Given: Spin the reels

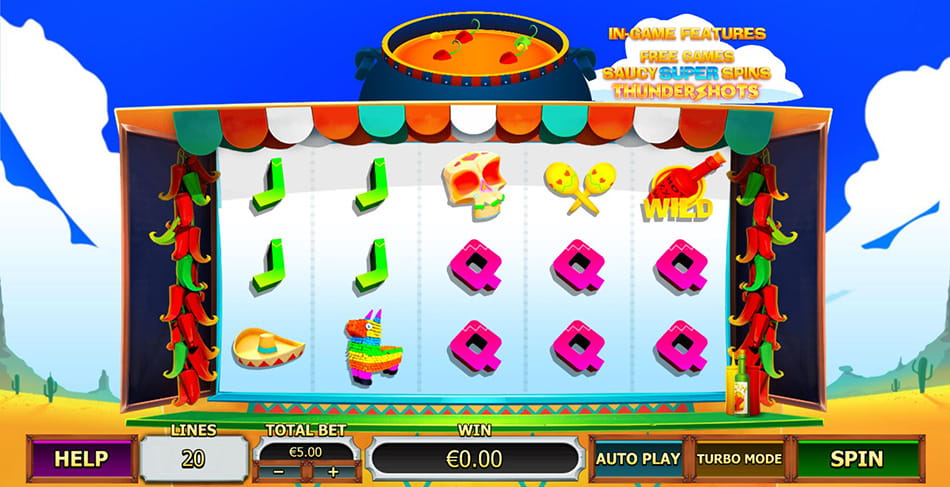Looking at the screenshot, I should 856,459.
